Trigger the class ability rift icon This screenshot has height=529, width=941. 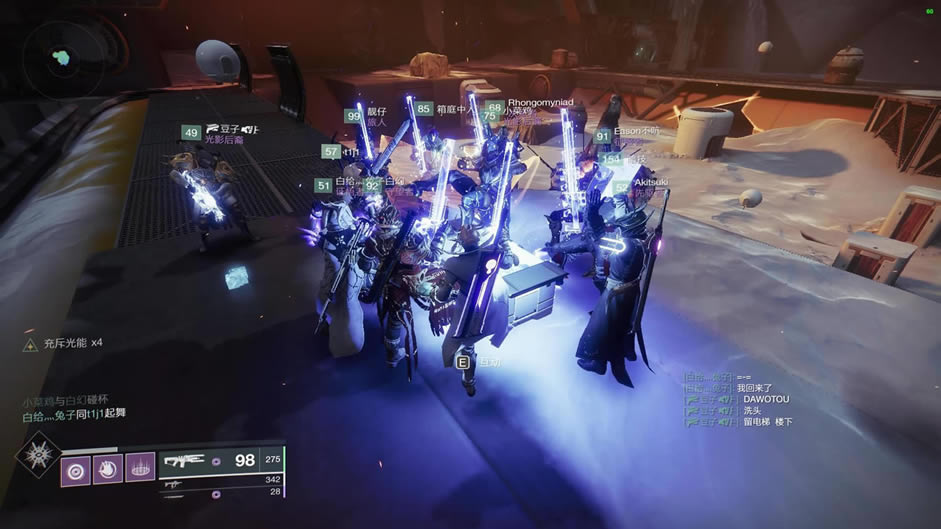click(140, 469)
